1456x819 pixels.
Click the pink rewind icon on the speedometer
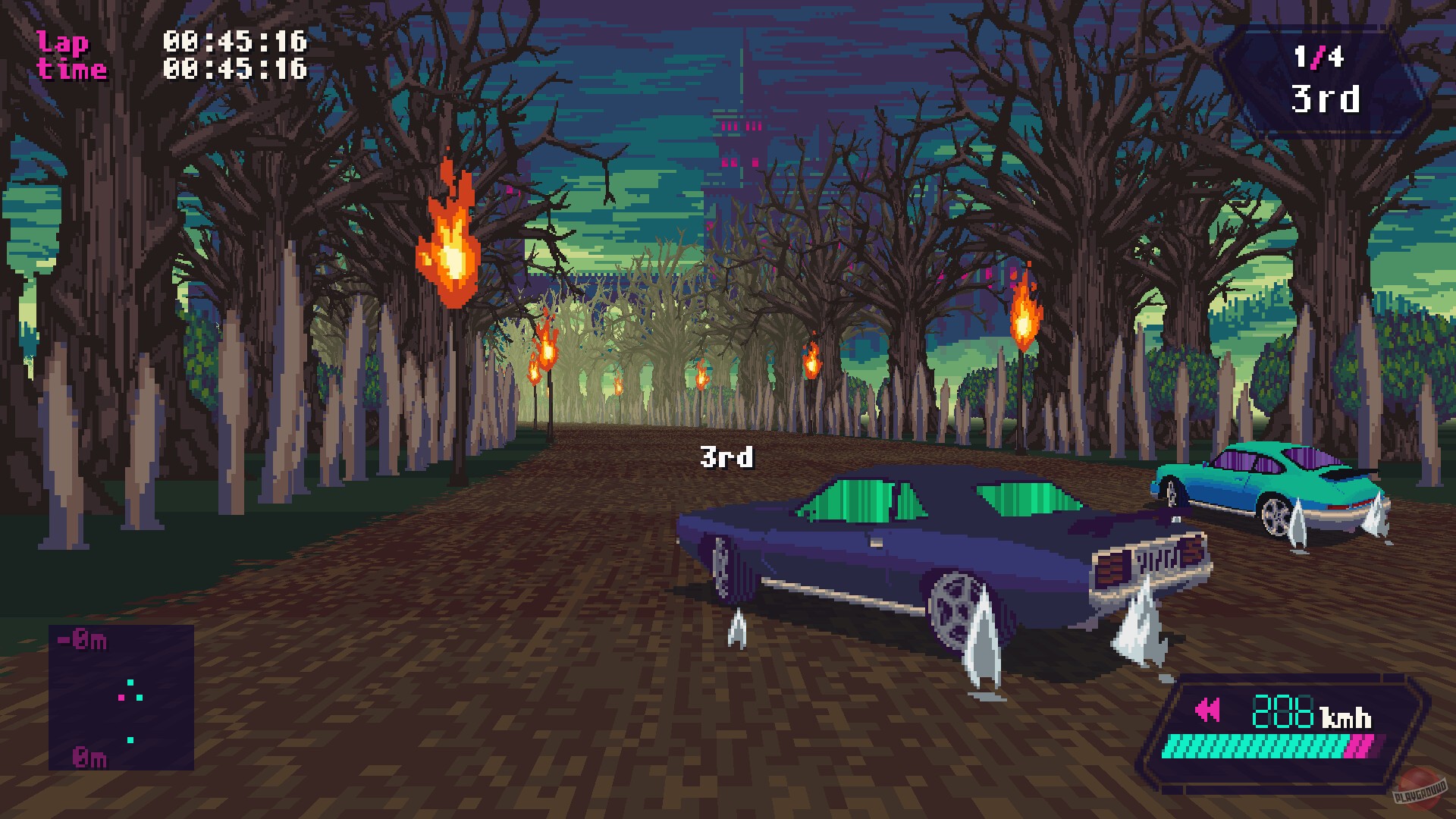1208,708
